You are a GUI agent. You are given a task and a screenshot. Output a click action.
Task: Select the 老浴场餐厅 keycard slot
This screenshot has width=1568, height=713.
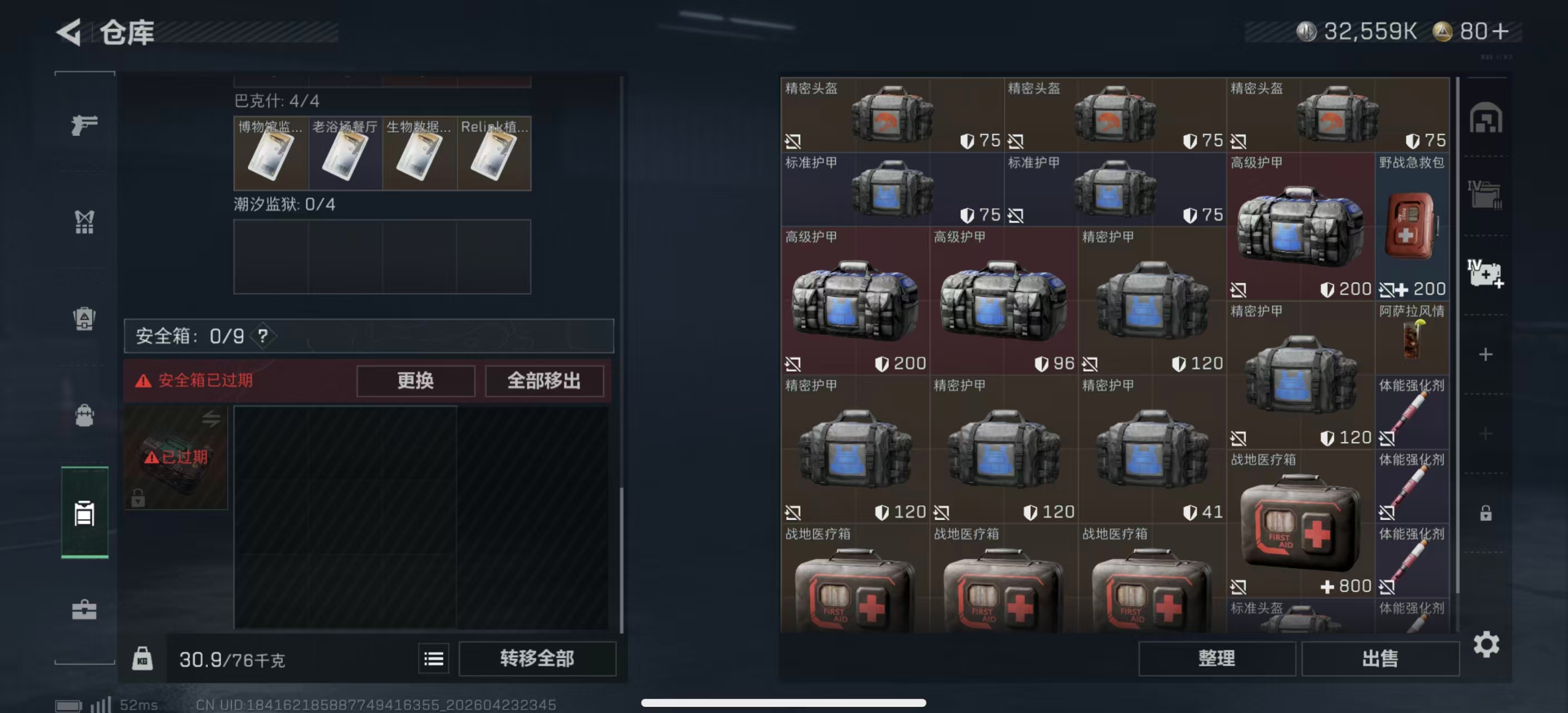point(345,153)
